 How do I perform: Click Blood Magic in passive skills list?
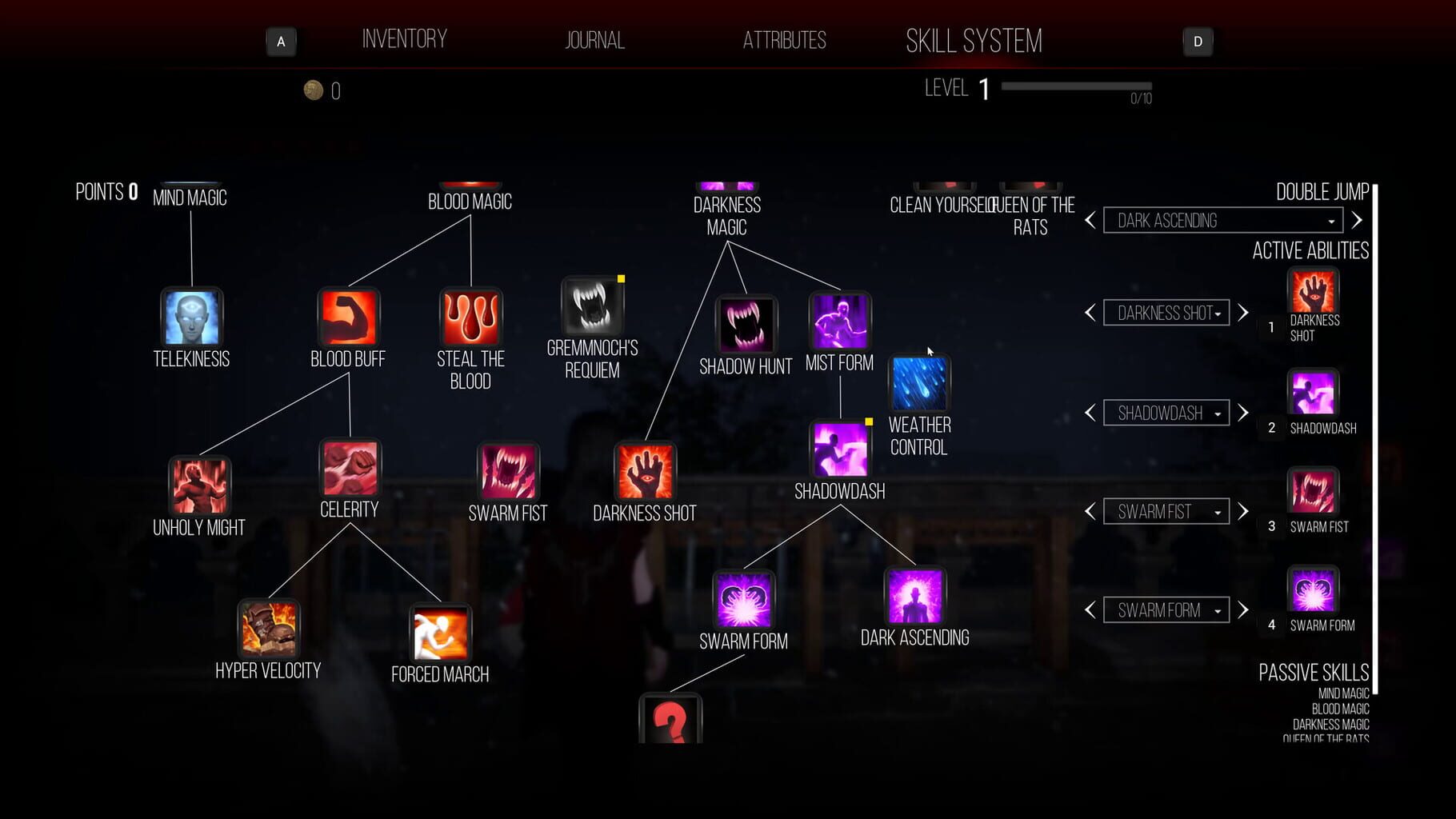pyautogui.click(x=1341, y=709)
